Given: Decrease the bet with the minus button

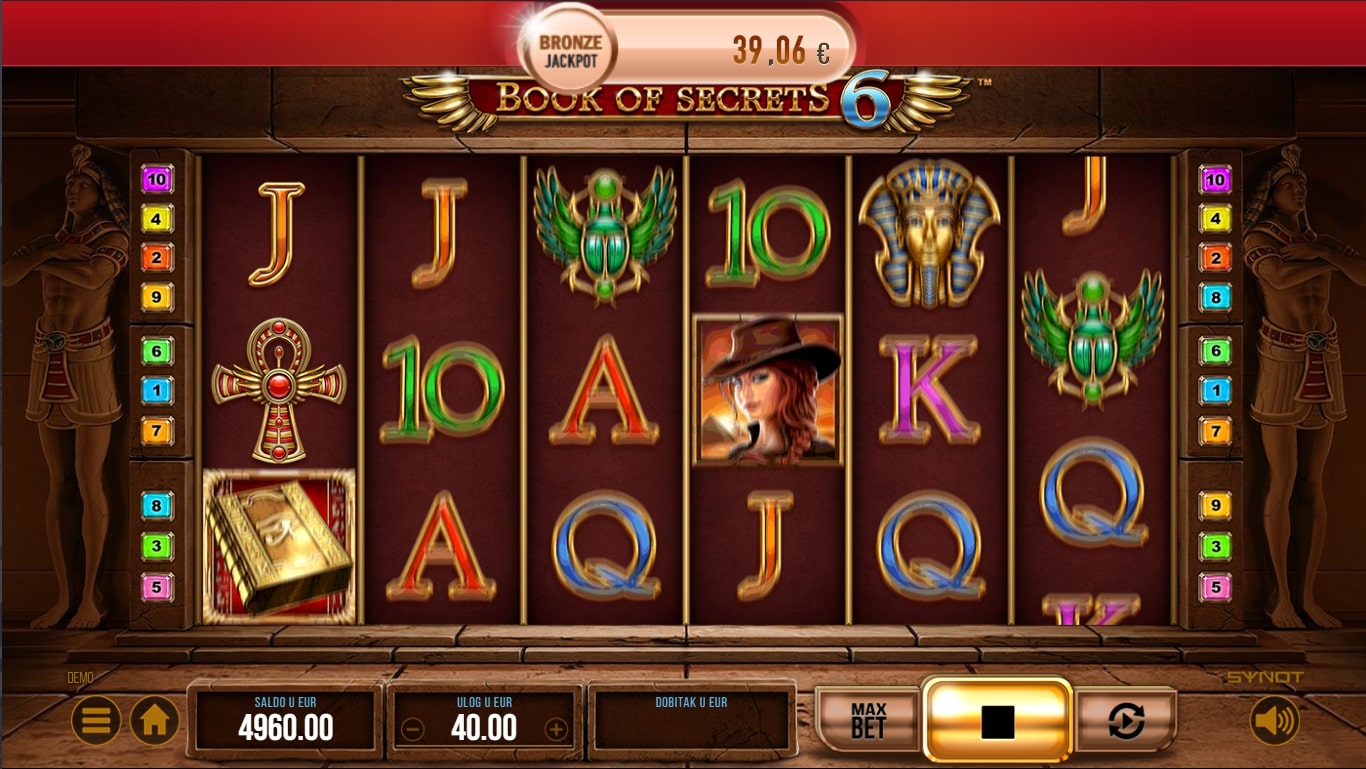Looking at the screenshot, I should 412,729.
